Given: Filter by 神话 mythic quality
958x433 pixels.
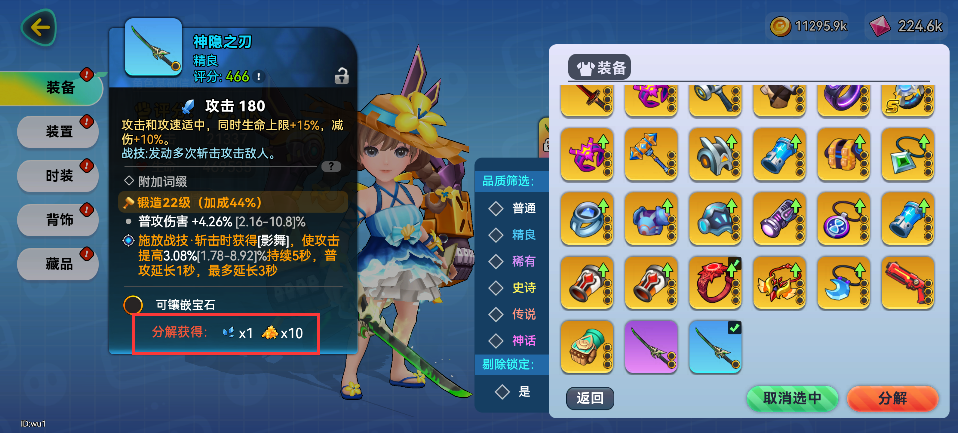Looking at the screenshot, I should [513, 341].
